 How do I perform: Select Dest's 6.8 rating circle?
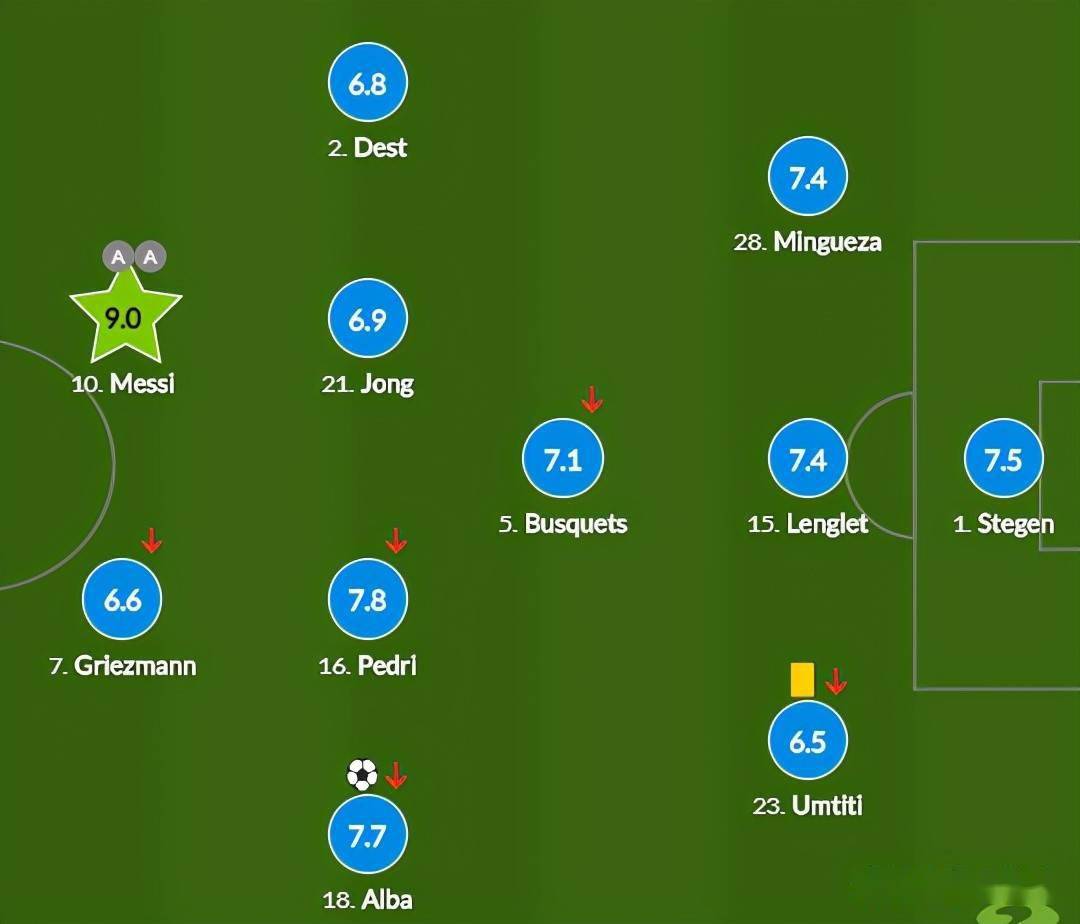point(367,84)
